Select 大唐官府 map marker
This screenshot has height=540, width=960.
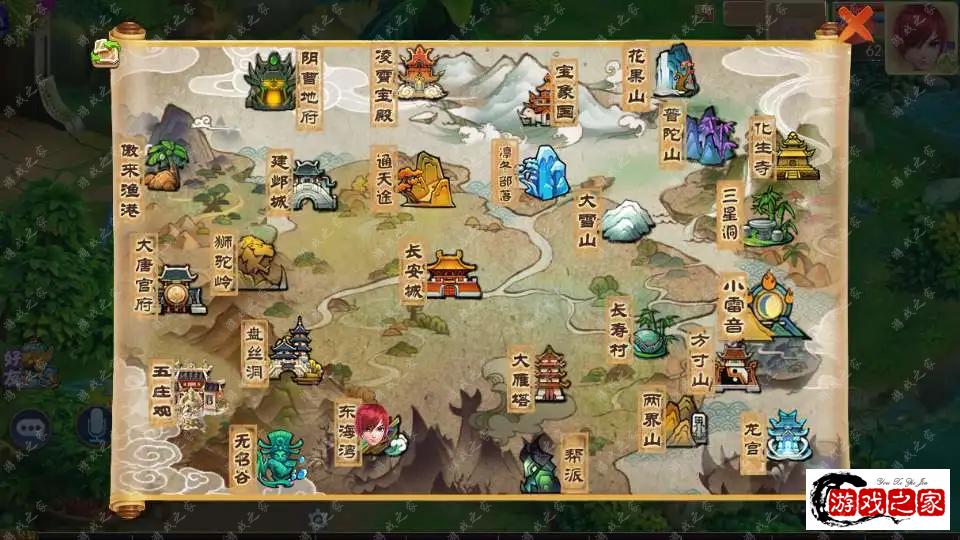pyautogui.click(x=181, y=290)
